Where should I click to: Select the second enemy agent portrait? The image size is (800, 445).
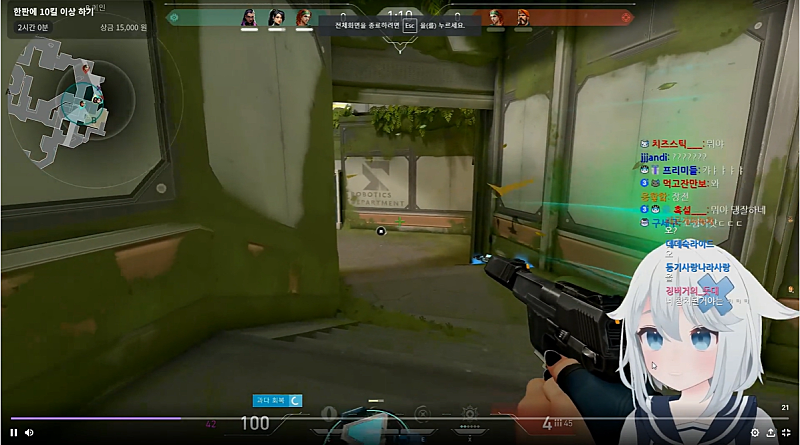click(522, 17)
